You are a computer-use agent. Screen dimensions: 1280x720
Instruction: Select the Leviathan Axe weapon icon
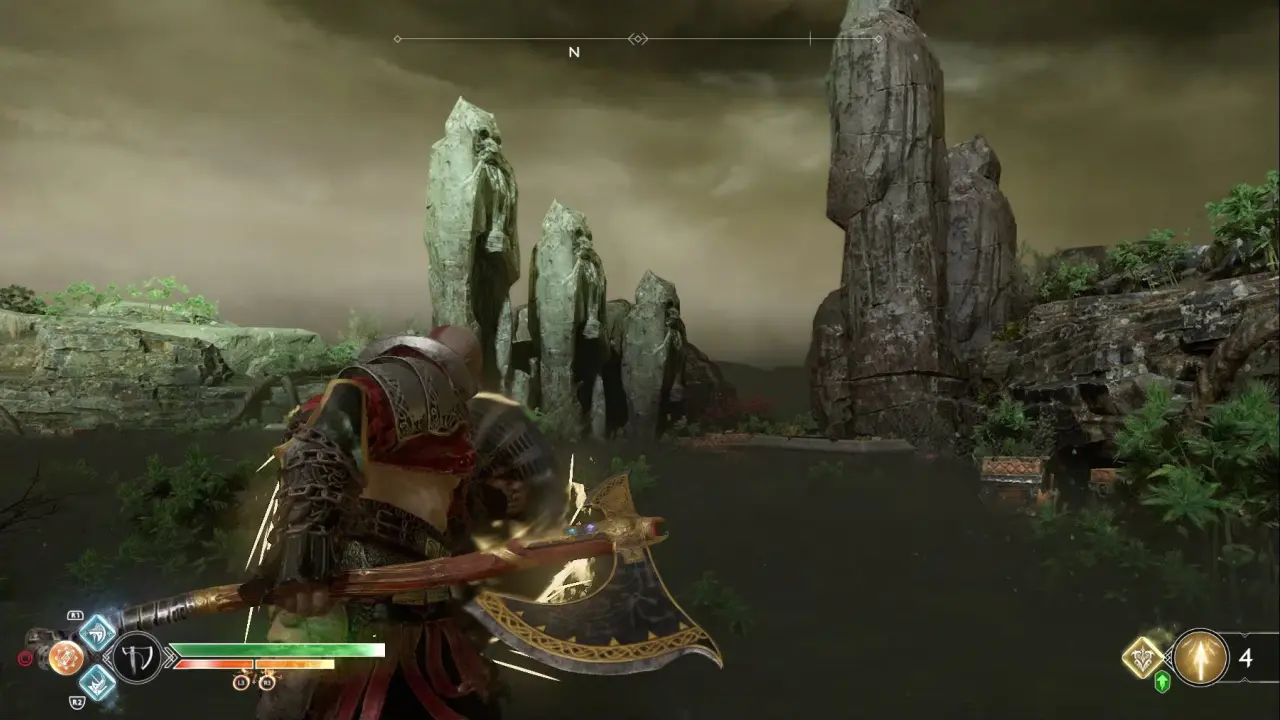pos(136,658)
